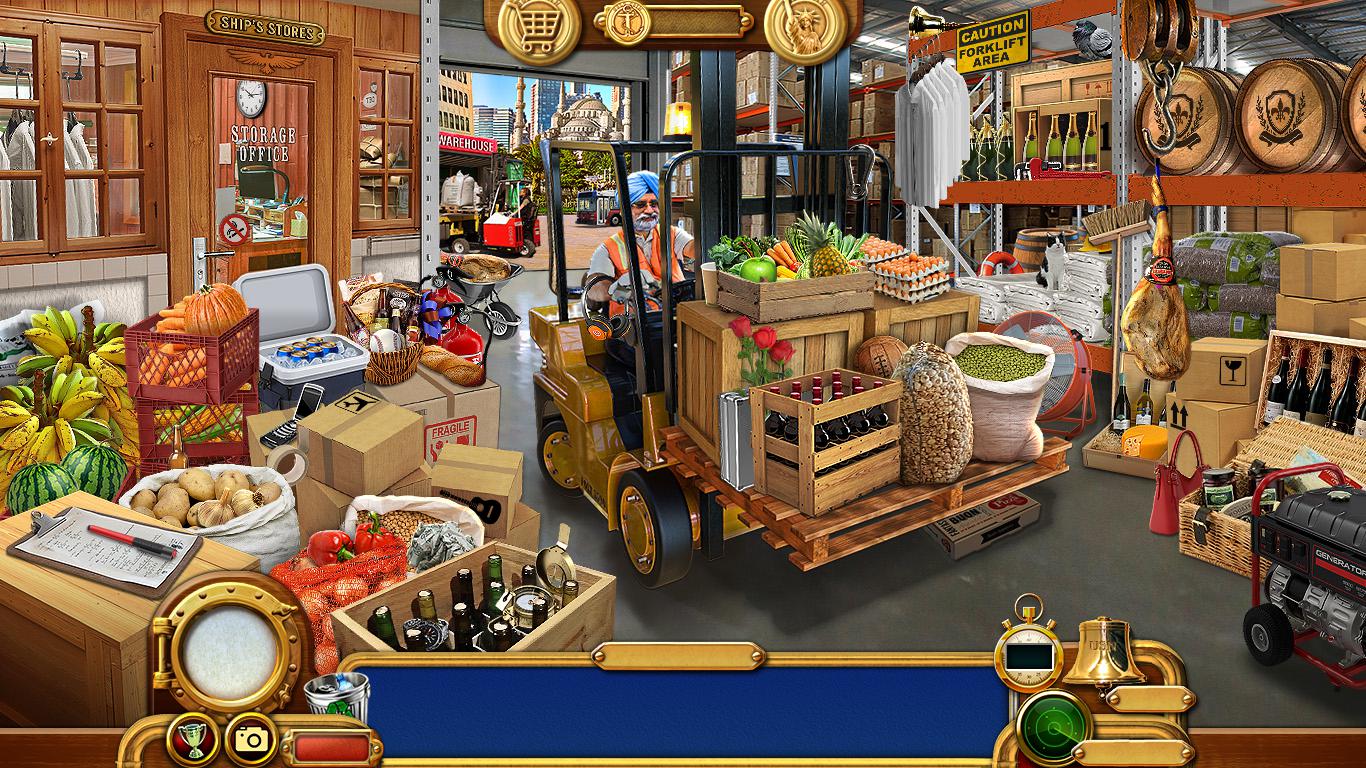Click the red bar button beside the camera
Viewport: 1366px width, 768px height.
(x=330, y=747)
